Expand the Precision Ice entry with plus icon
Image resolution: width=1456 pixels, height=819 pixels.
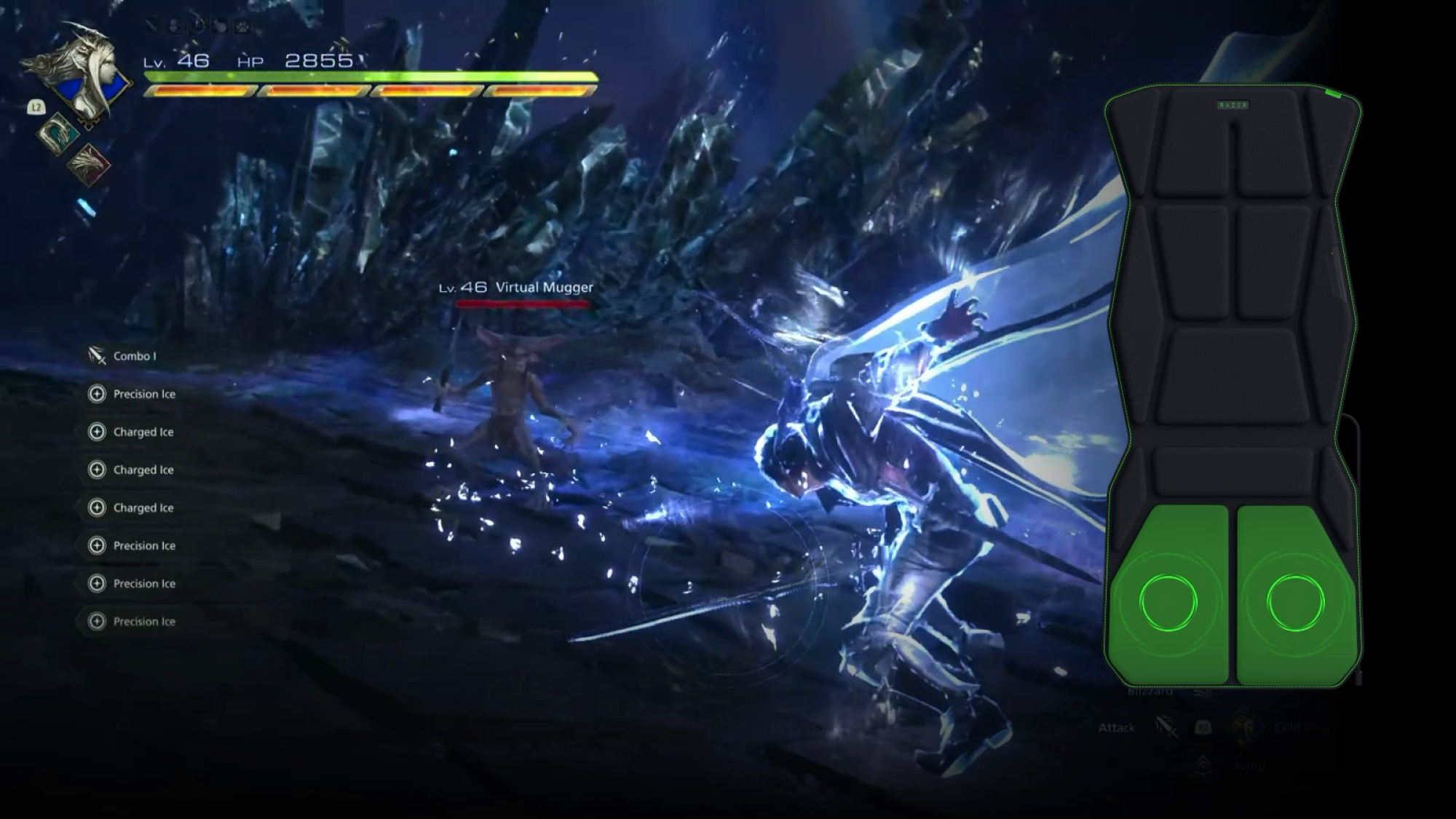click(x=95, y=394)
